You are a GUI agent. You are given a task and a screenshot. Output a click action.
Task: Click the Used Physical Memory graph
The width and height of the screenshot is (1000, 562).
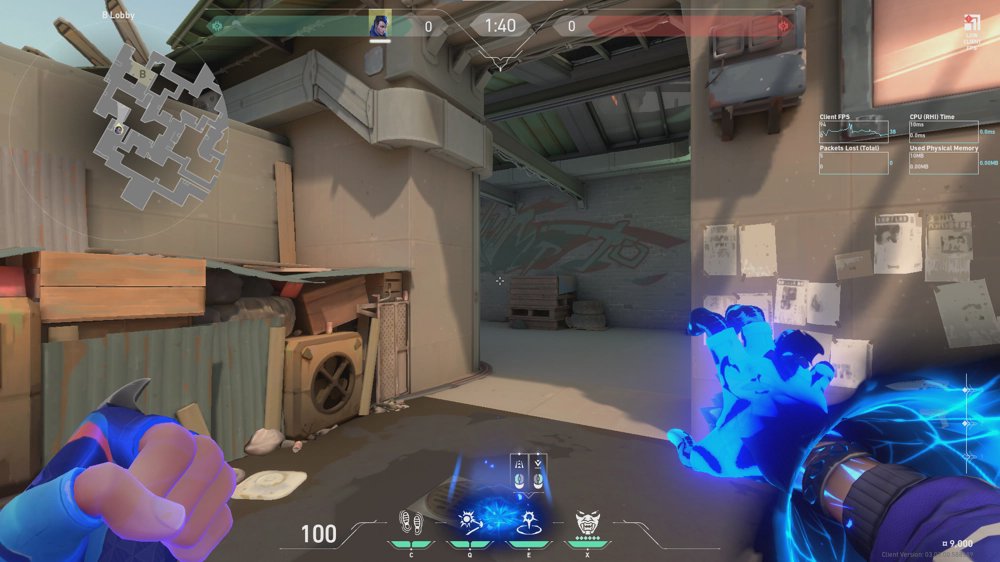tap(944, 163)
